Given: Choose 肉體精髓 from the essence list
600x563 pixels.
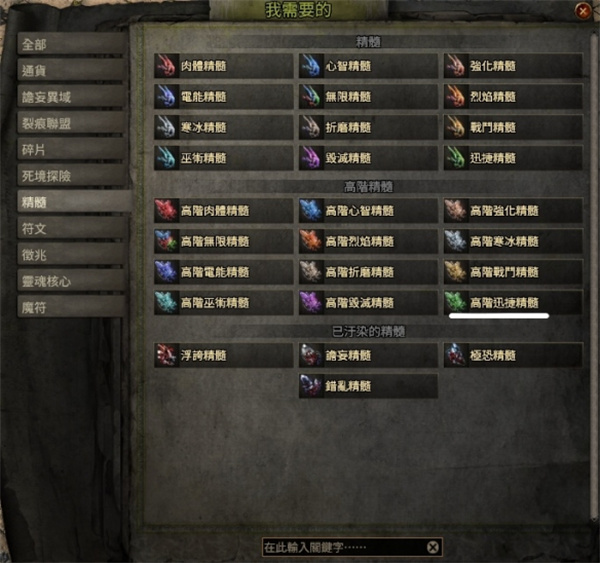Looking at the screenshot, I should [223, 66].
